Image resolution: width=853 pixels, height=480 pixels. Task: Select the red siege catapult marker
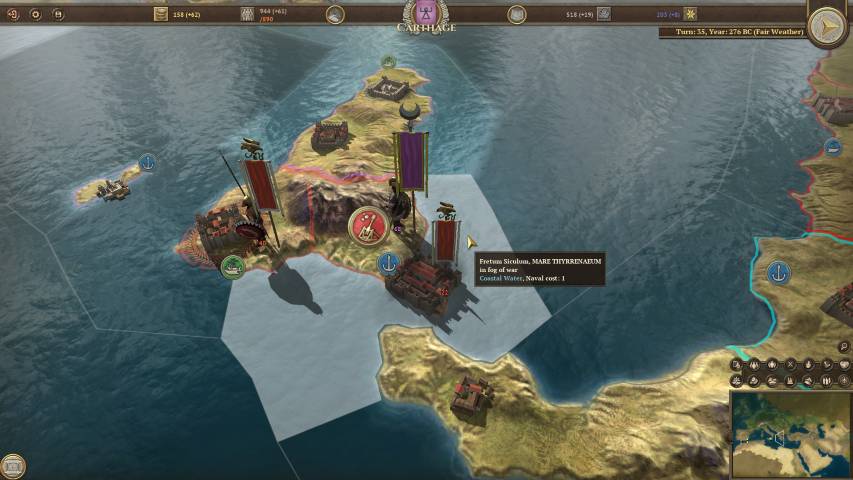pyautogui.click(x=367, y=225)
